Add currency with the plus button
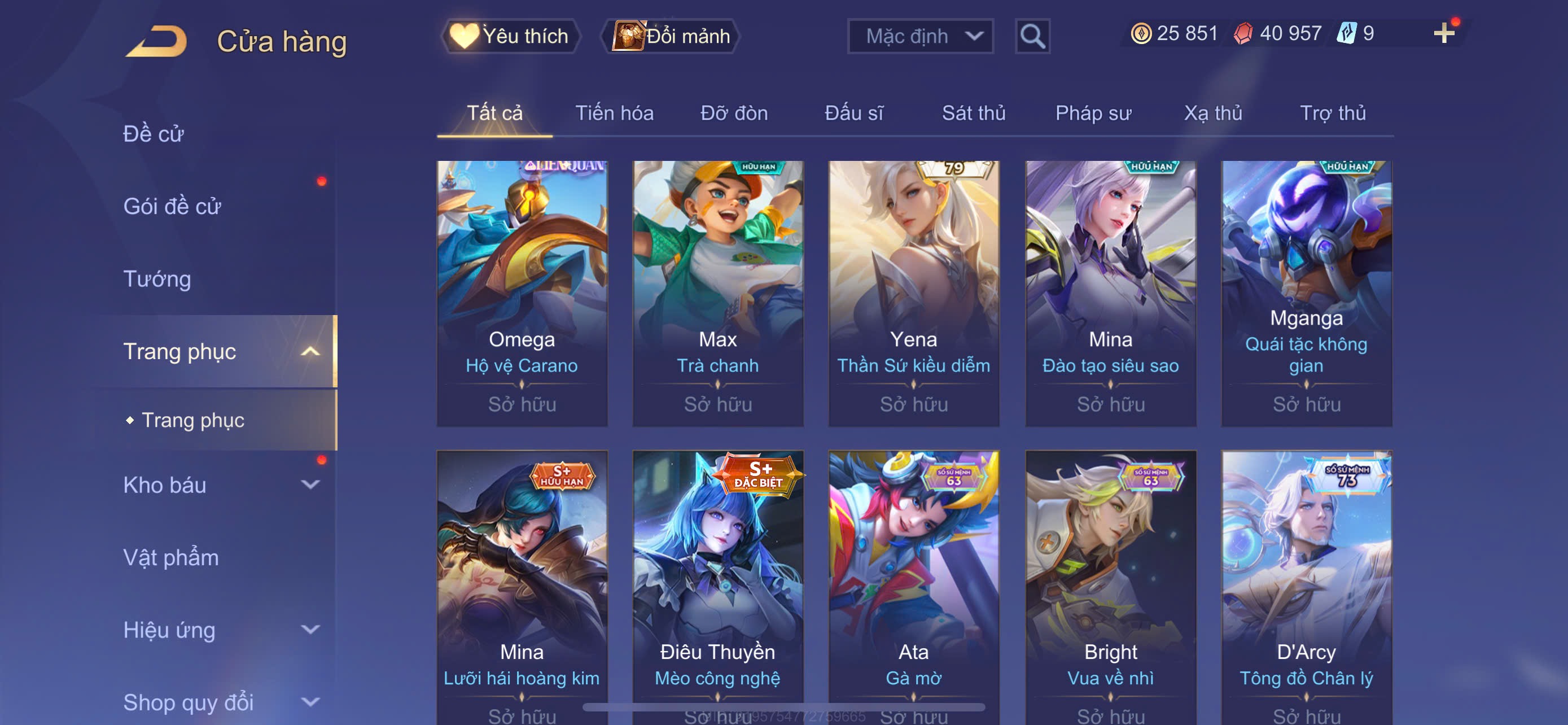This screenshot has width=1568, height=725. coord(1443,33)
